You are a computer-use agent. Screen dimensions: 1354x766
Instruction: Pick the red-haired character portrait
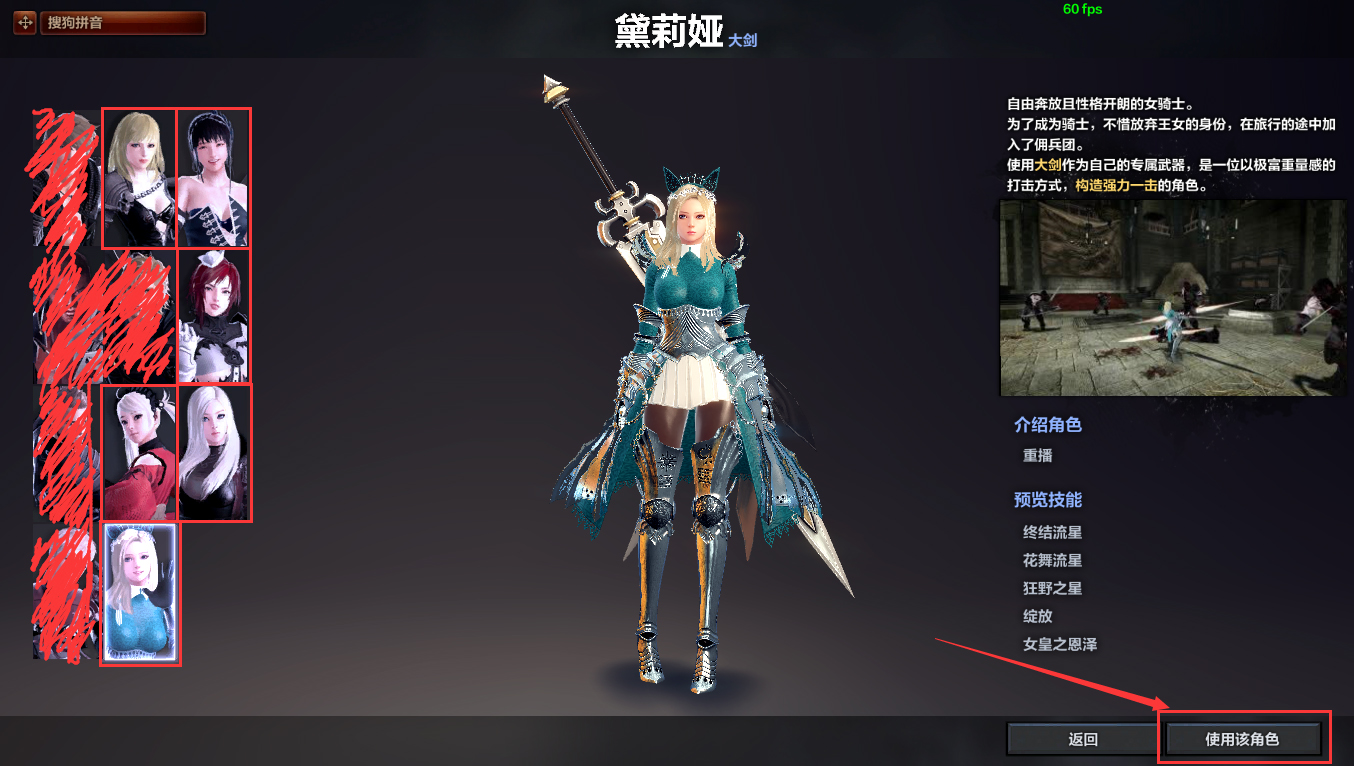point(214,315)
